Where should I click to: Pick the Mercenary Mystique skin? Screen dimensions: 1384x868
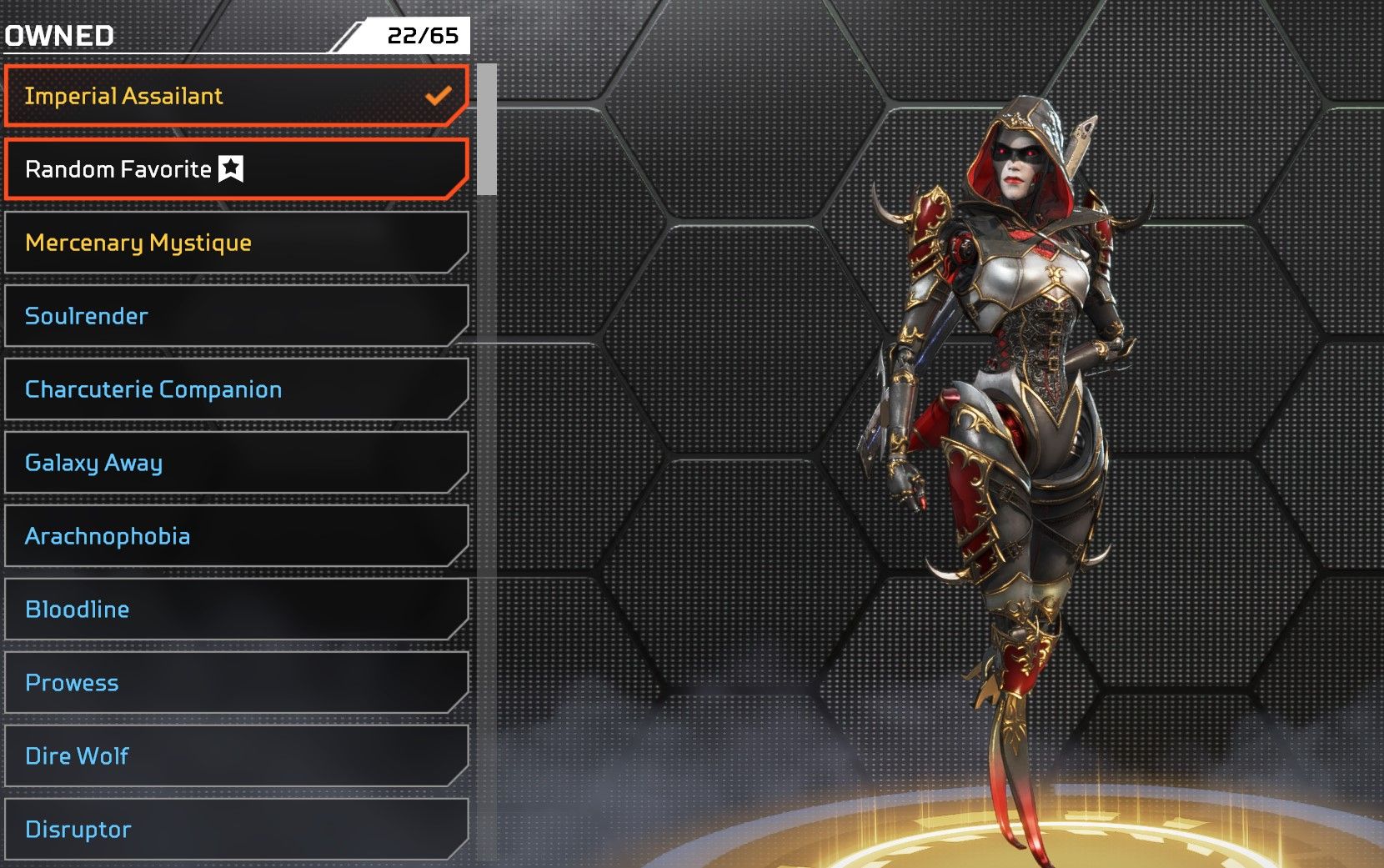coord(236,243)
